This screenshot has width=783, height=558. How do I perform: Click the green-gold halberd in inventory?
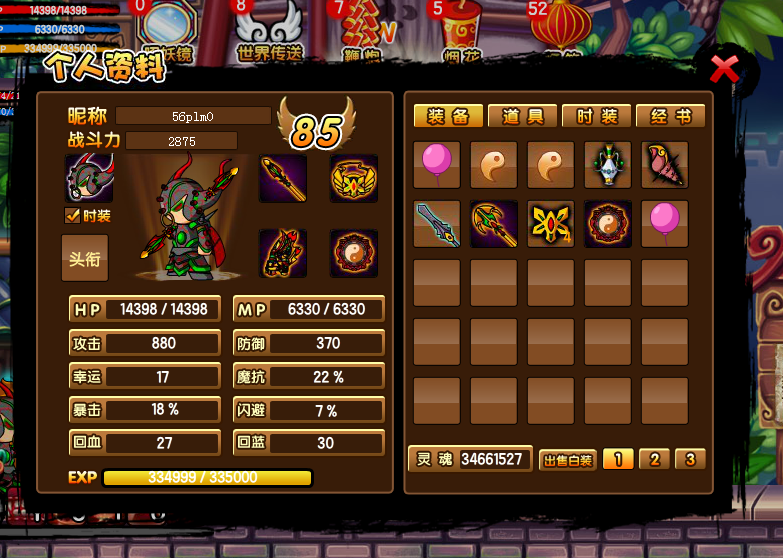(x=494, y=224)
